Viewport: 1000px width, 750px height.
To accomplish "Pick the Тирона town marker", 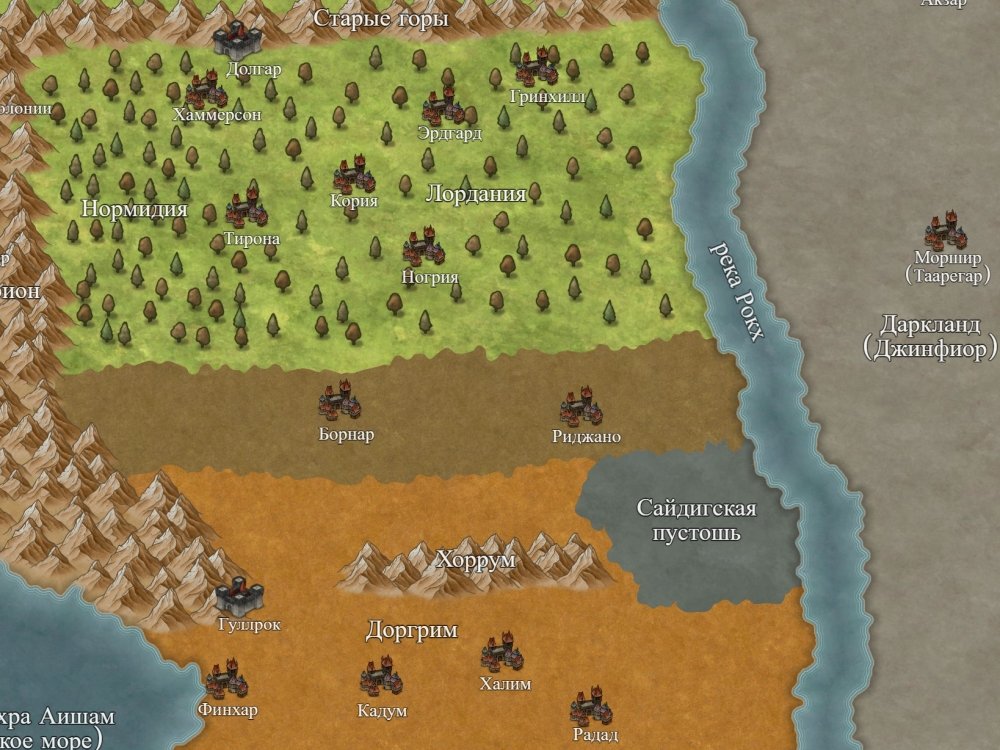I will (x=246, y=209).
